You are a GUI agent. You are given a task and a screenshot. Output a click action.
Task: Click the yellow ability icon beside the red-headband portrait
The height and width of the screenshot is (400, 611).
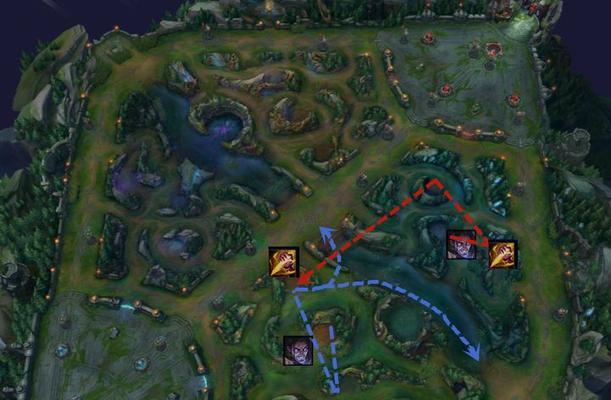tap(502, 254)
